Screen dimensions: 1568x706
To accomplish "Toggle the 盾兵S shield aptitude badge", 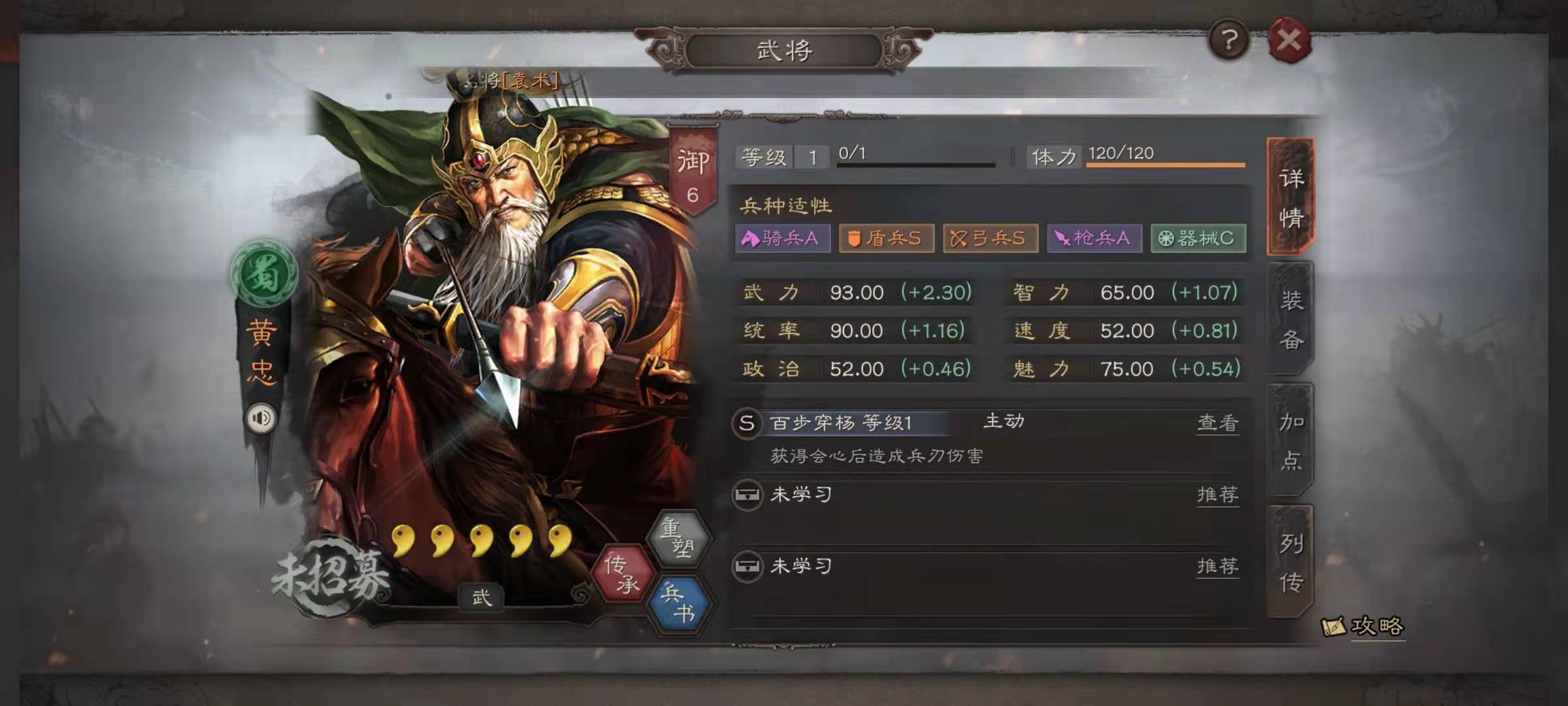I will 886,239.
